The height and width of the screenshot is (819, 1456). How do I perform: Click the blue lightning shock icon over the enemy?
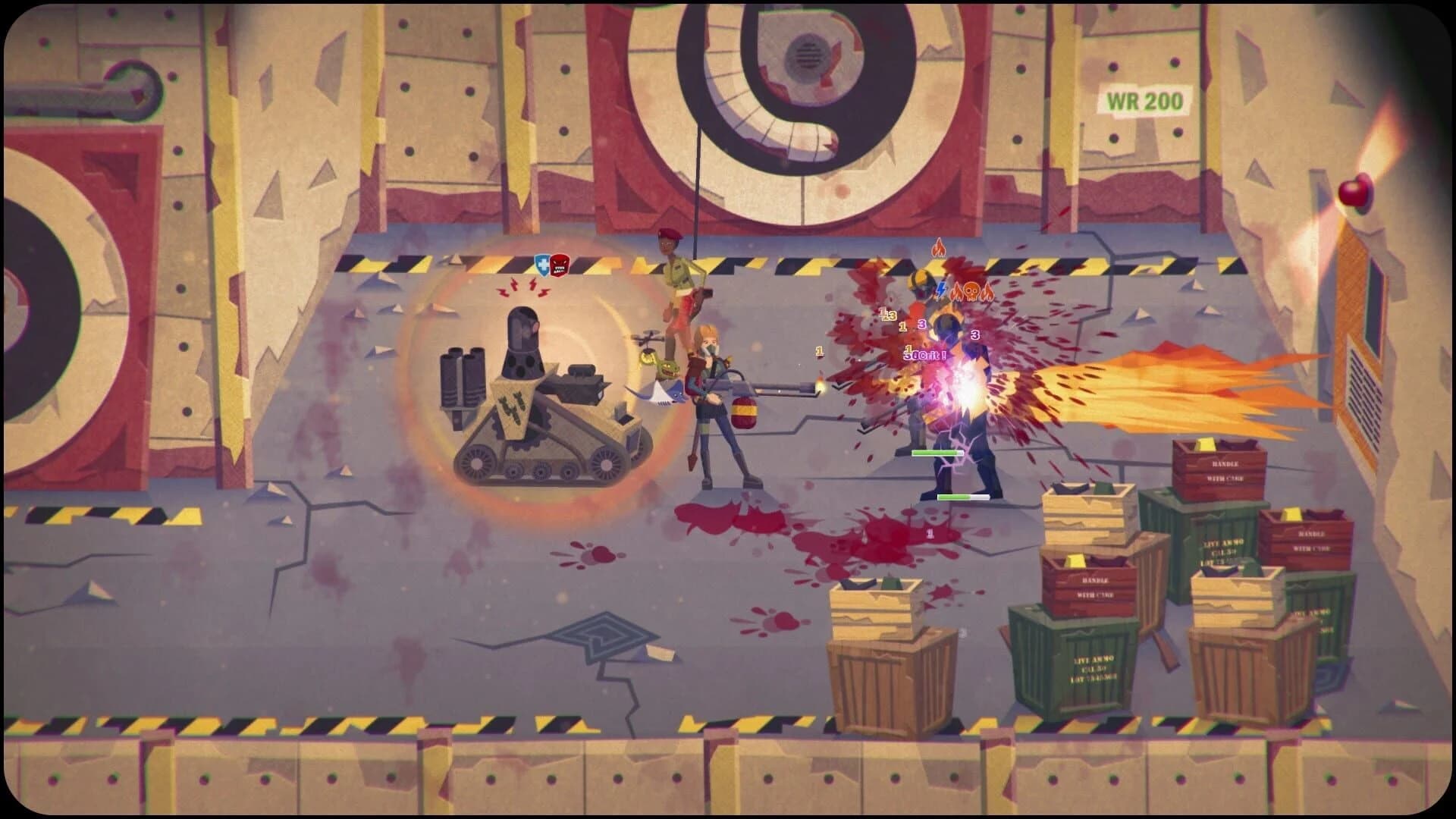(x=940, y=290)
